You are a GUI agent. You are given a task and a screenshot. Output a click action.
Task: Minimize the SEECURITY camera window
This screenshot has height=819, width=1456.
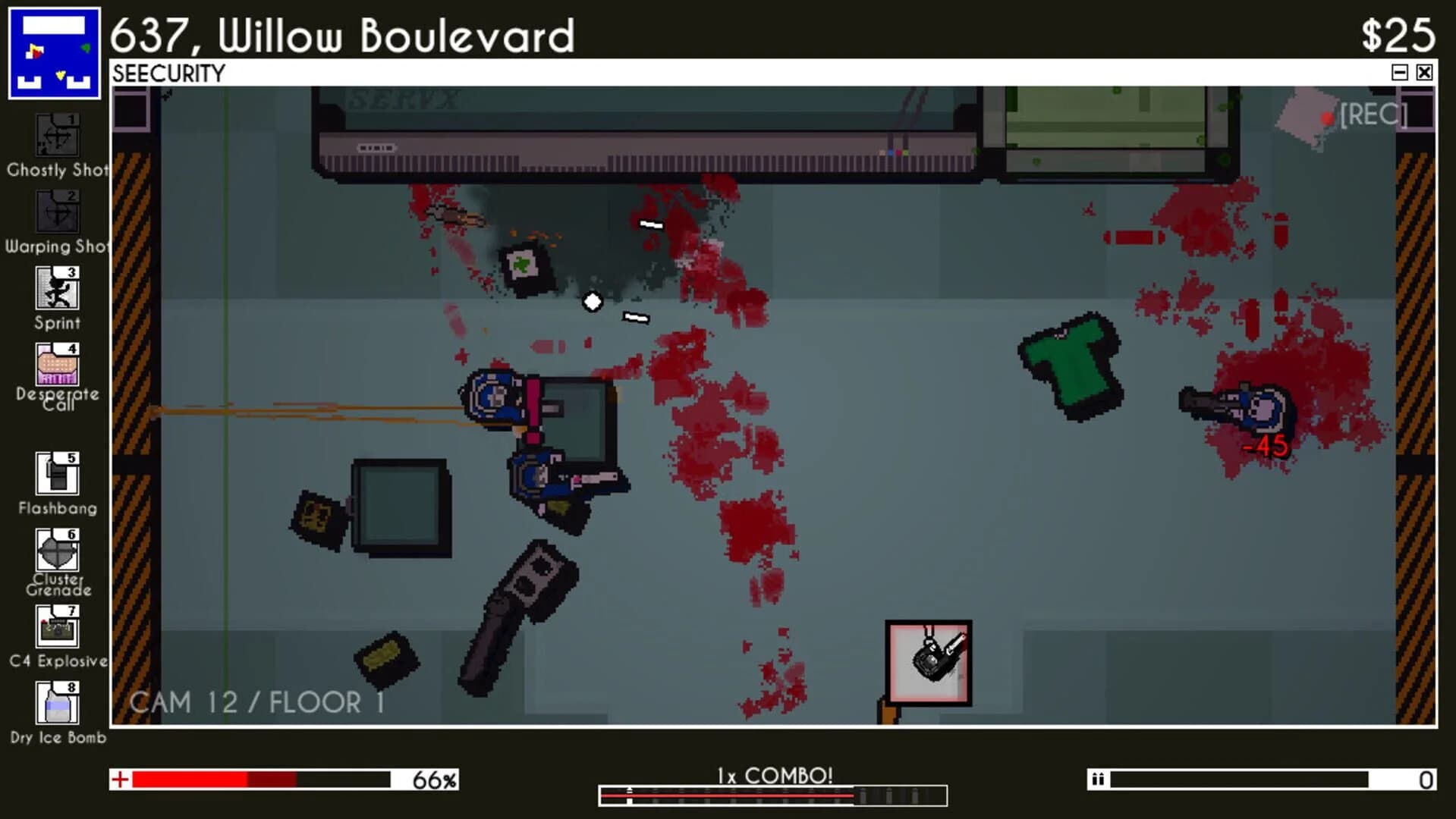tap(1398, 72)
